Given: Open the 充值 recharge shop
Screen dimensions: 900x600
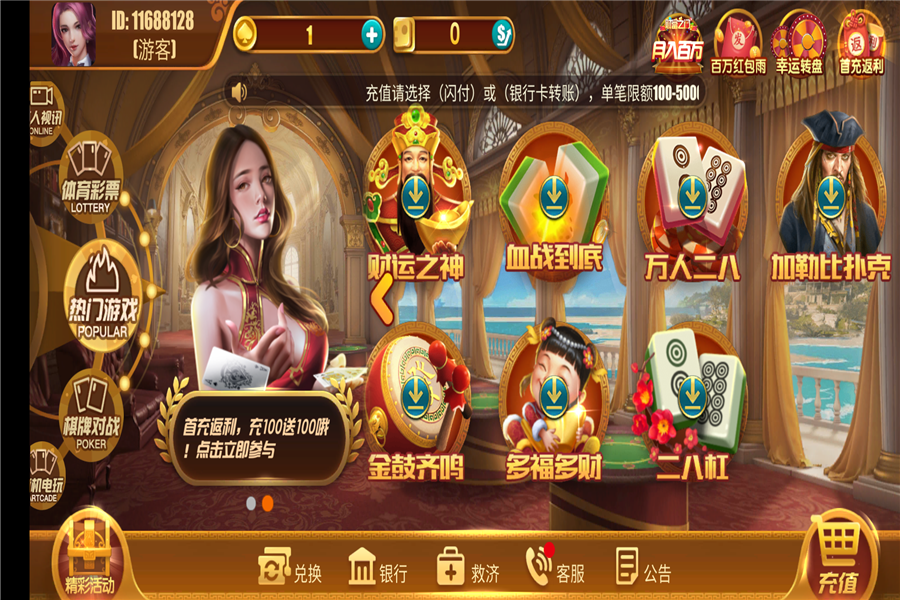Looking at the screenshot, I should pyautogui.click(x=838, y=557).
